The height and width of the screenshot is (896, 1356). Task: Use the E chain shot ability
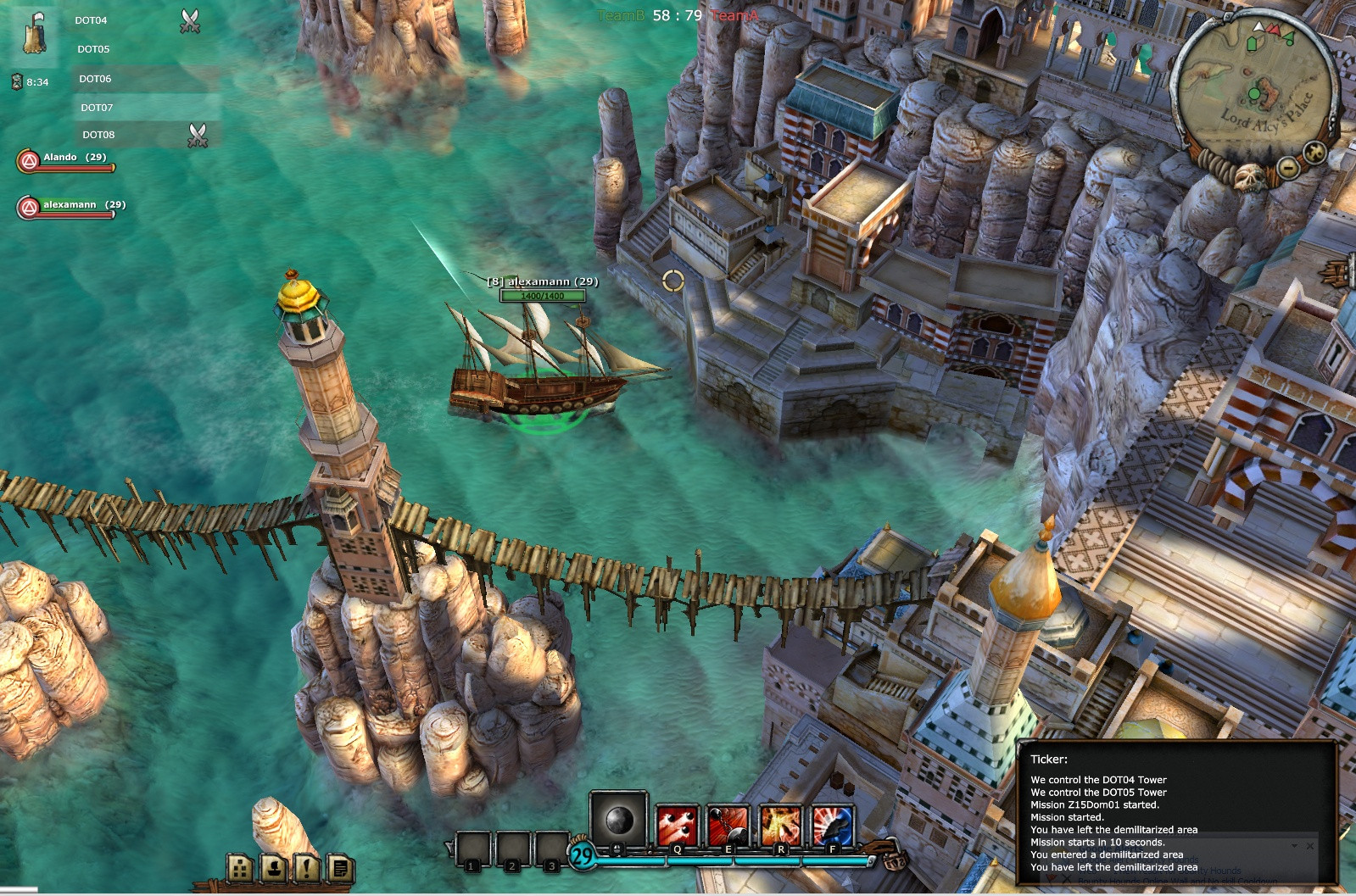click(728, 826)
